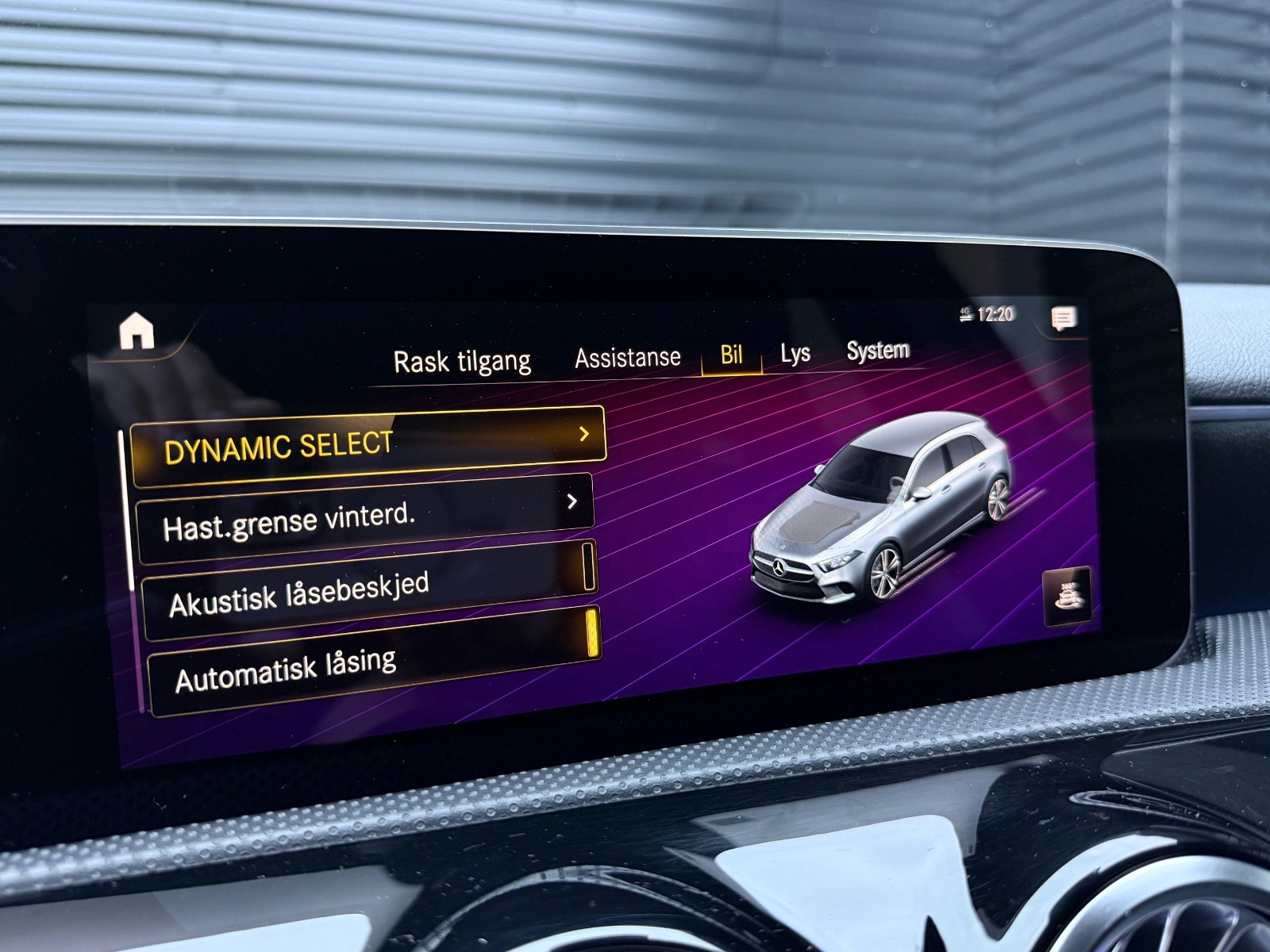
Task: Select the Bil tab
Action: [x=732, y=355]
